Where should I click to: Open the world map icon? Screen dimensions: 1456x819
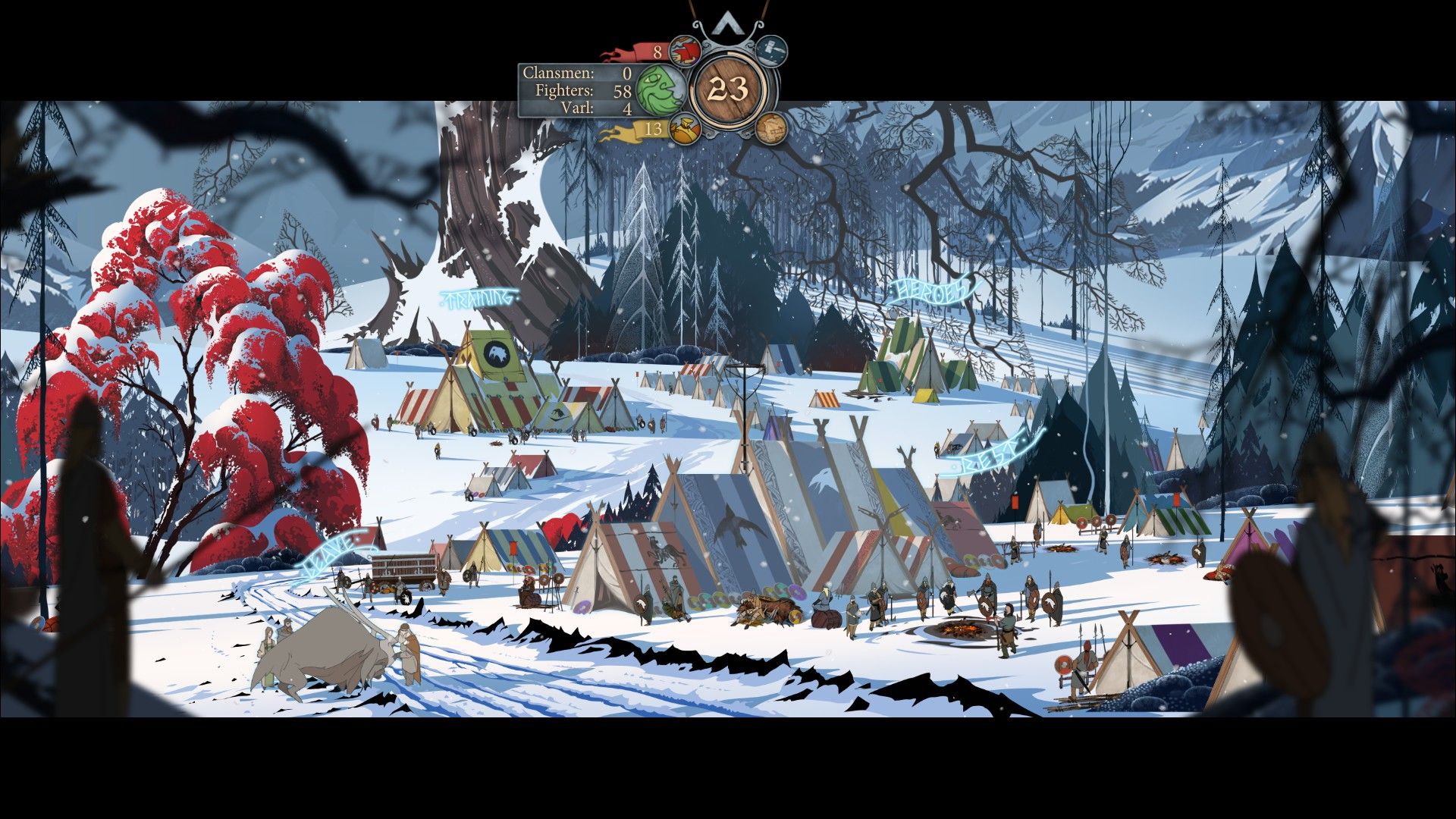click(x=770, y=127)
